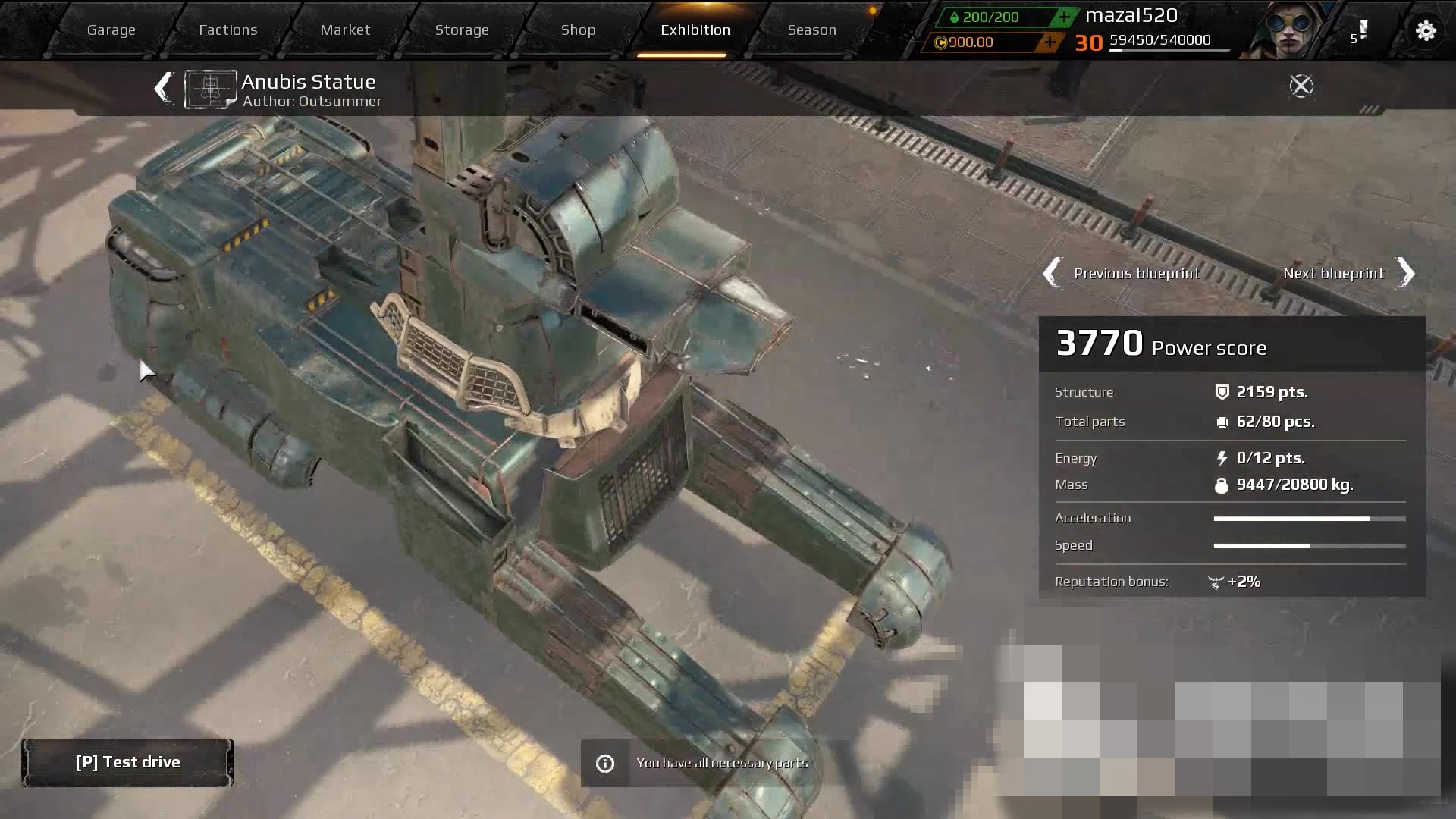Close the blueprint view with the X
The width and height of the screenshot is (1456, 819).
pos(1301,86)
